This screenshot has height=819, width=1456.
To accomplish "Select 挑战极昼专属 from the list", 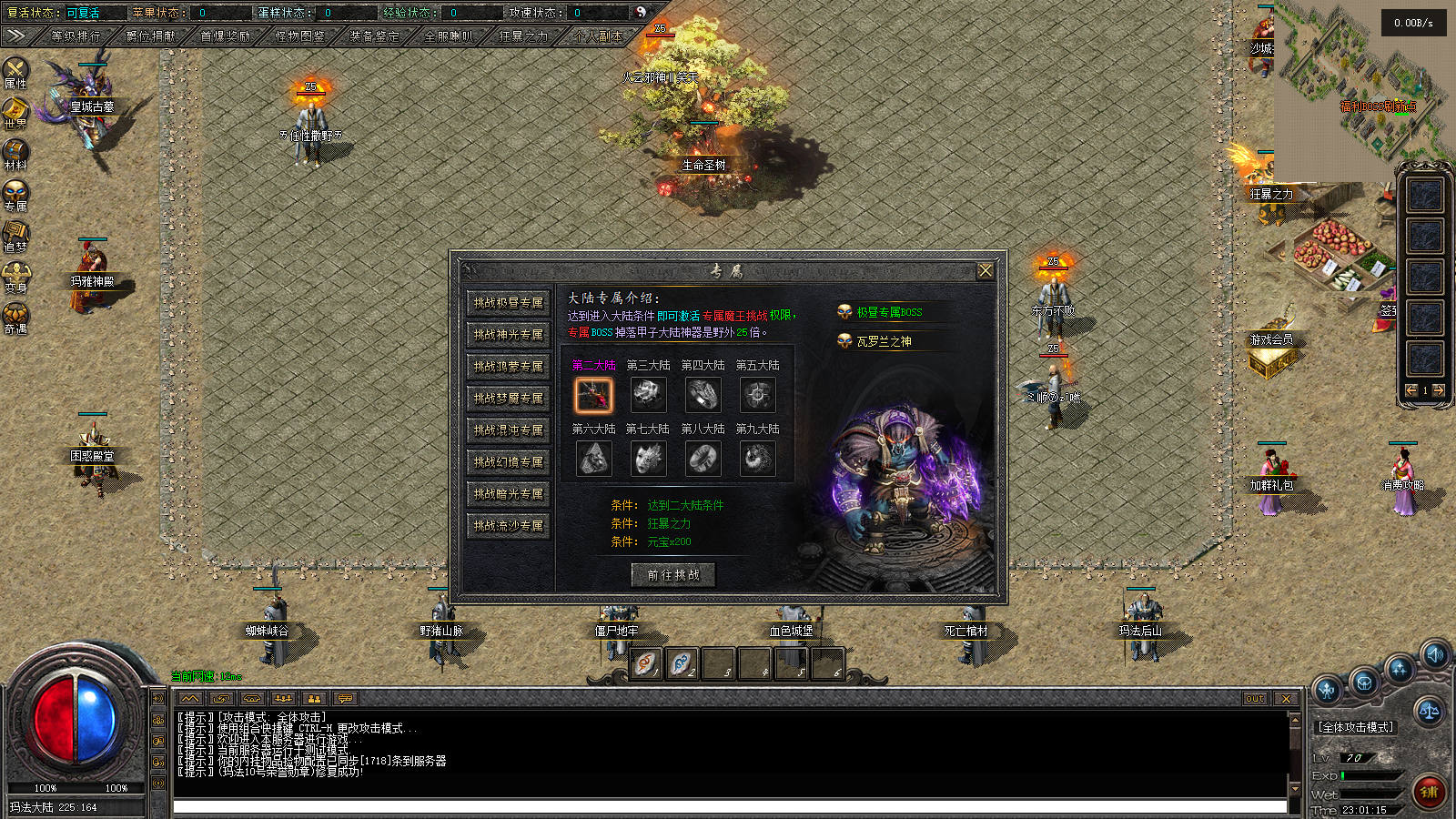I will coord(508,303).
